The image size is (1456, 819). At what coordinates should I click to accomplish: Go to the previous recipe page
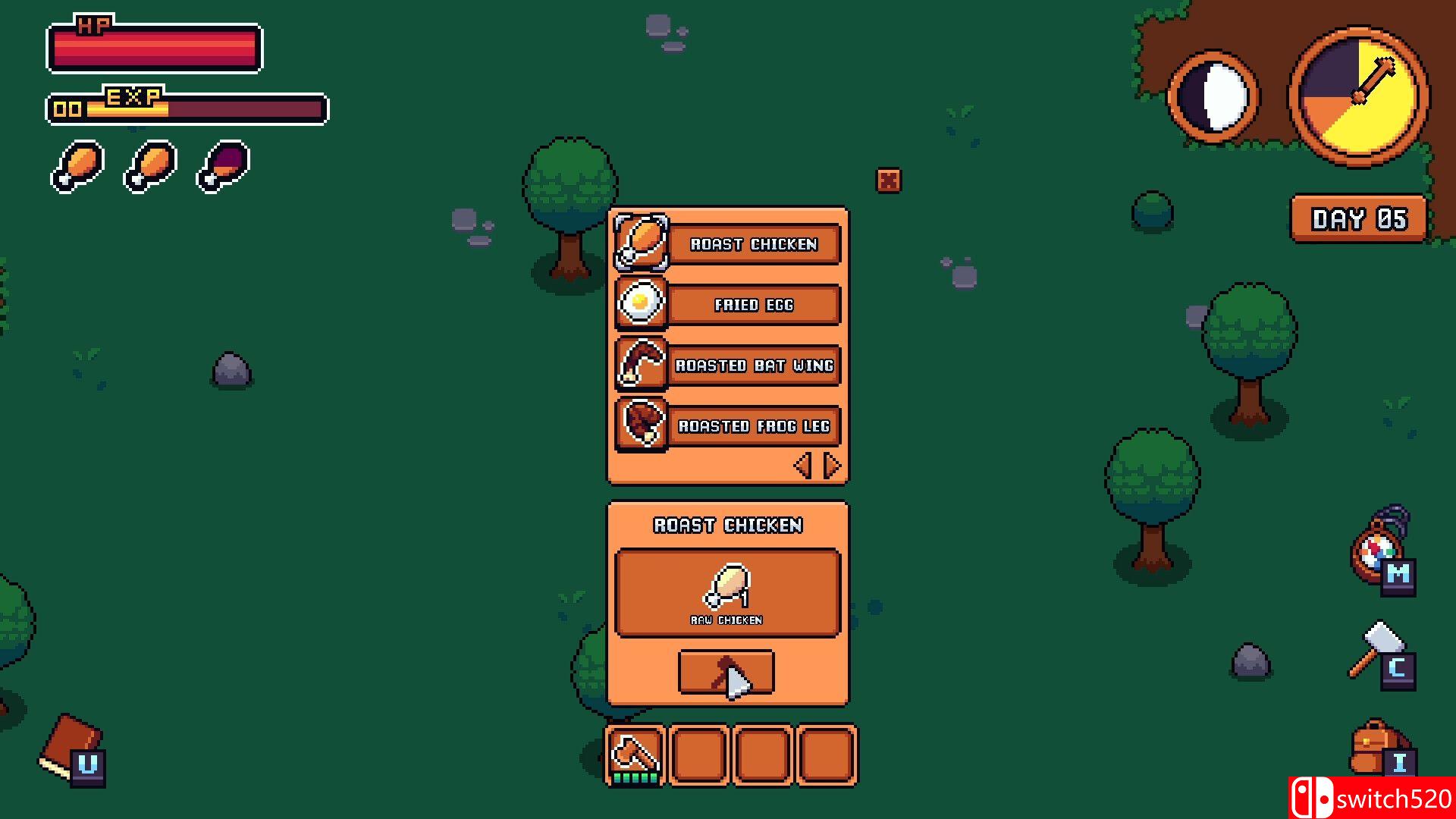tap(802, 465)
